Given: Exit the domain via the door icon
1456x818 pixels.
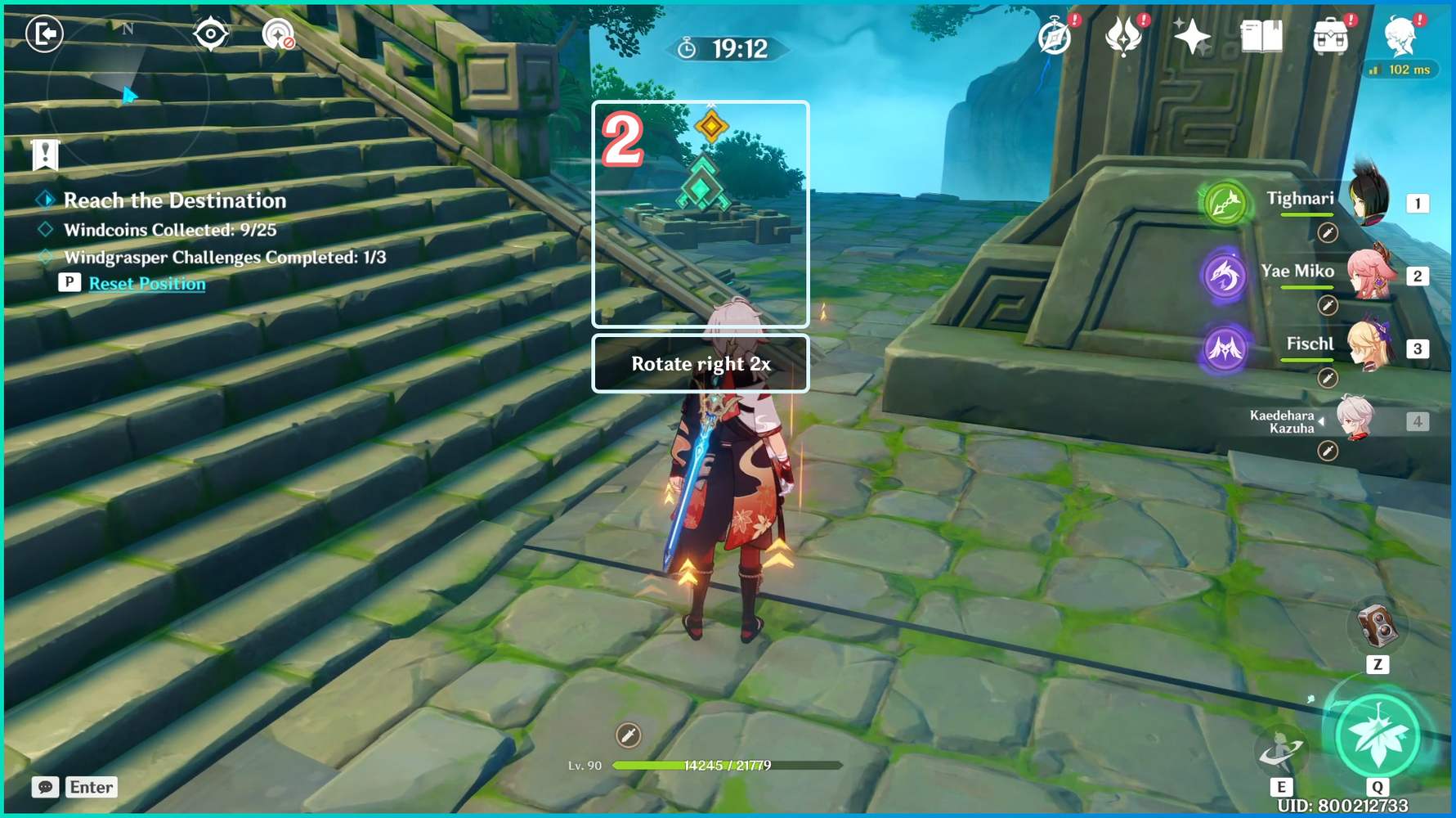Looking at the screenshot, I should [43, 34].
